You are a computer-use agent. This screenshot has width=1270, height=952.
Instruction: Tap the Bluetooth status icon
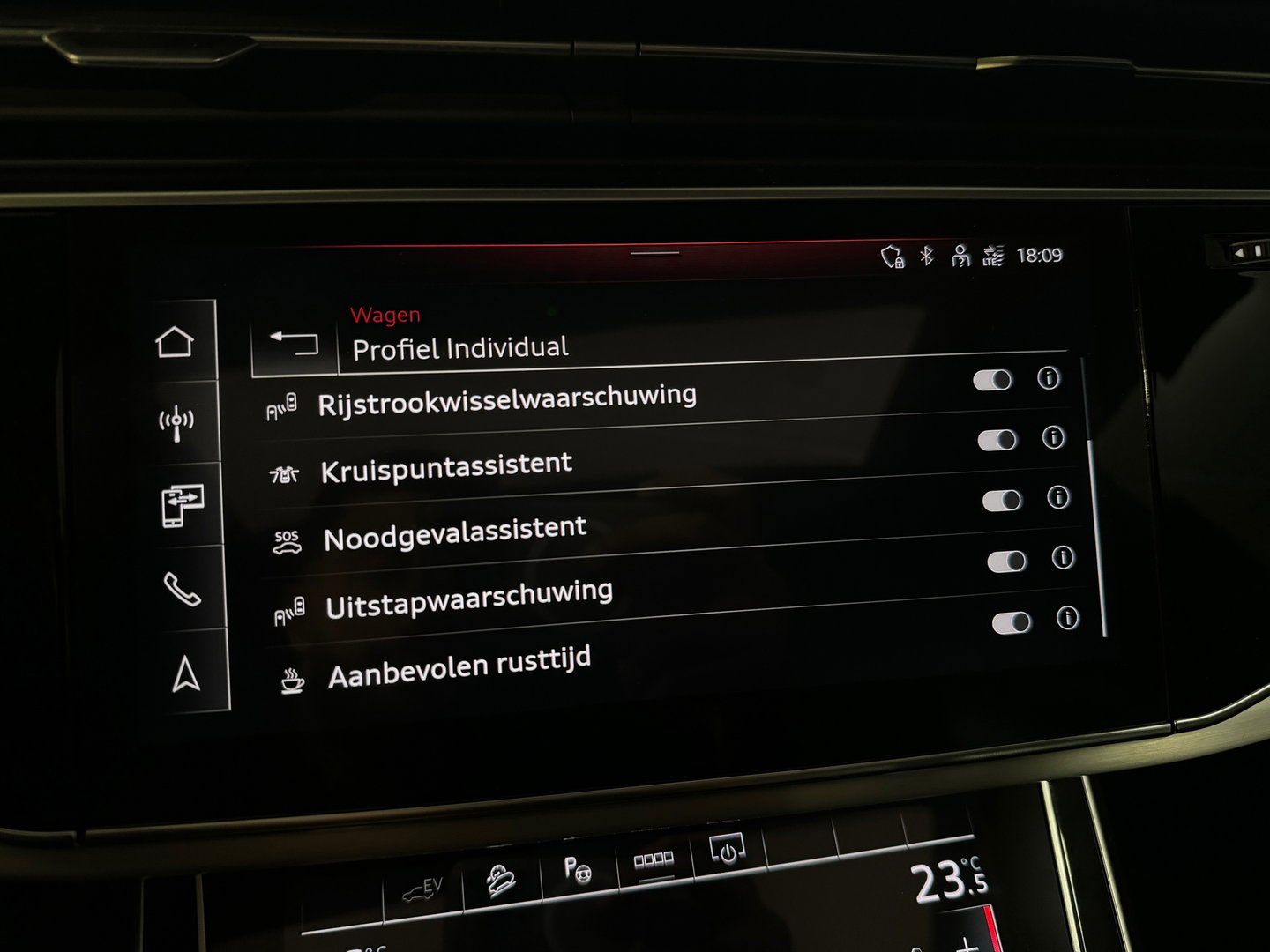[925, 257]
